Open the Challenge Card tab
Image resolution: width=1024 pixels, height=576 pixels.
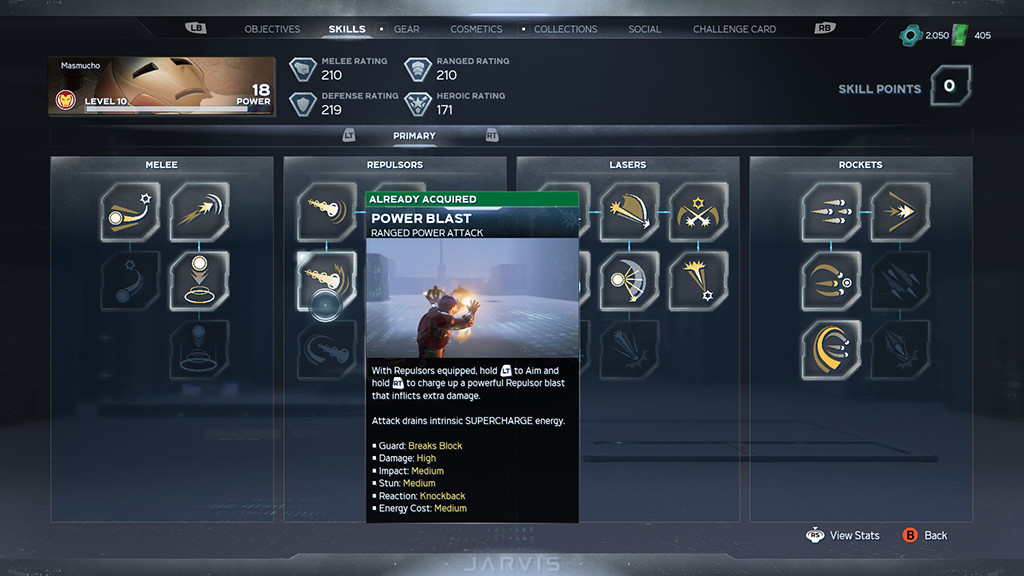point(734,29)
